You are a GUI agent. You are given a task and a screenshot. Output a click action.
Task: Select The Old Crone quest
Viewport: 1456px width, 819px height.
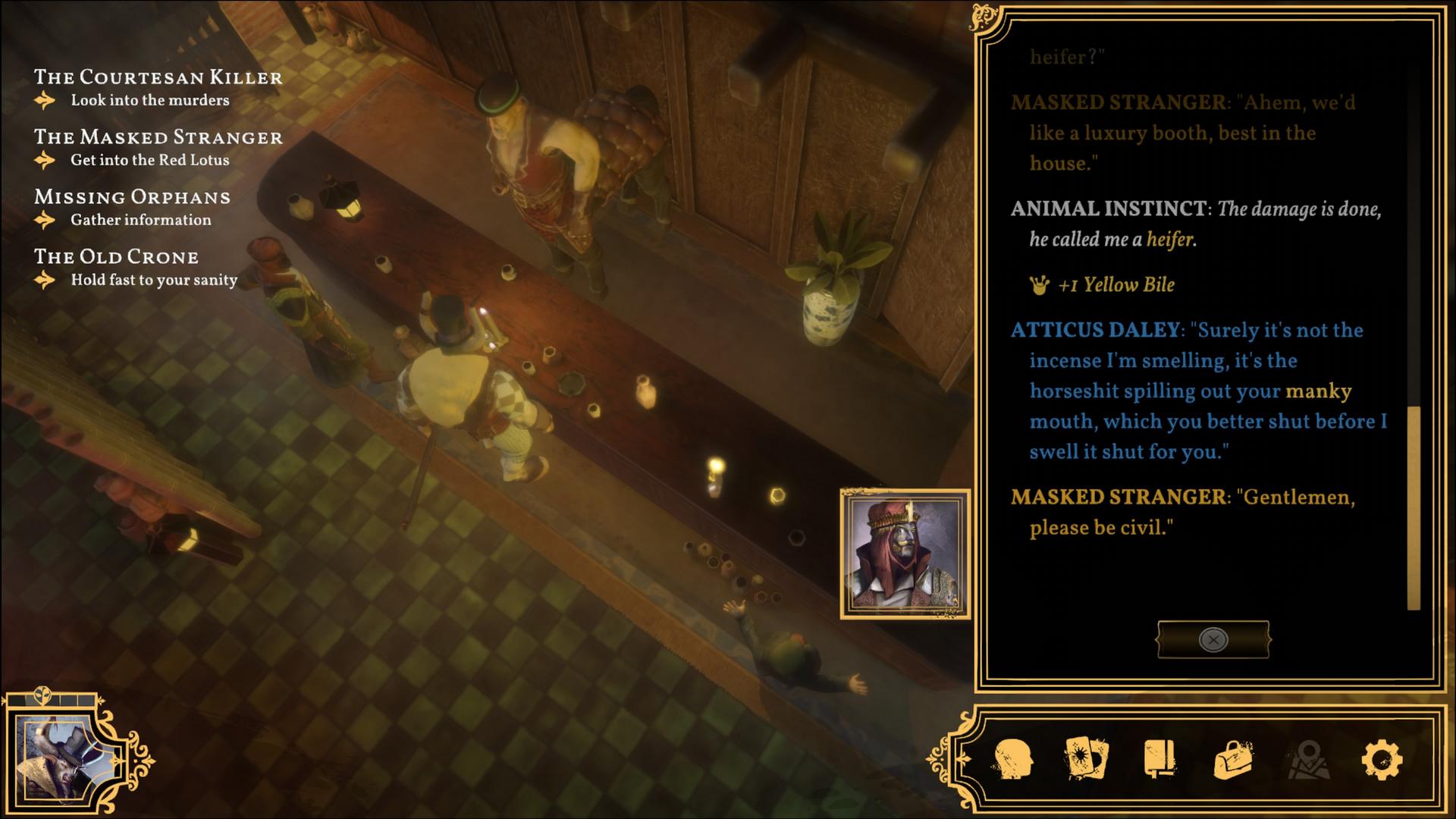click(116, 257)
